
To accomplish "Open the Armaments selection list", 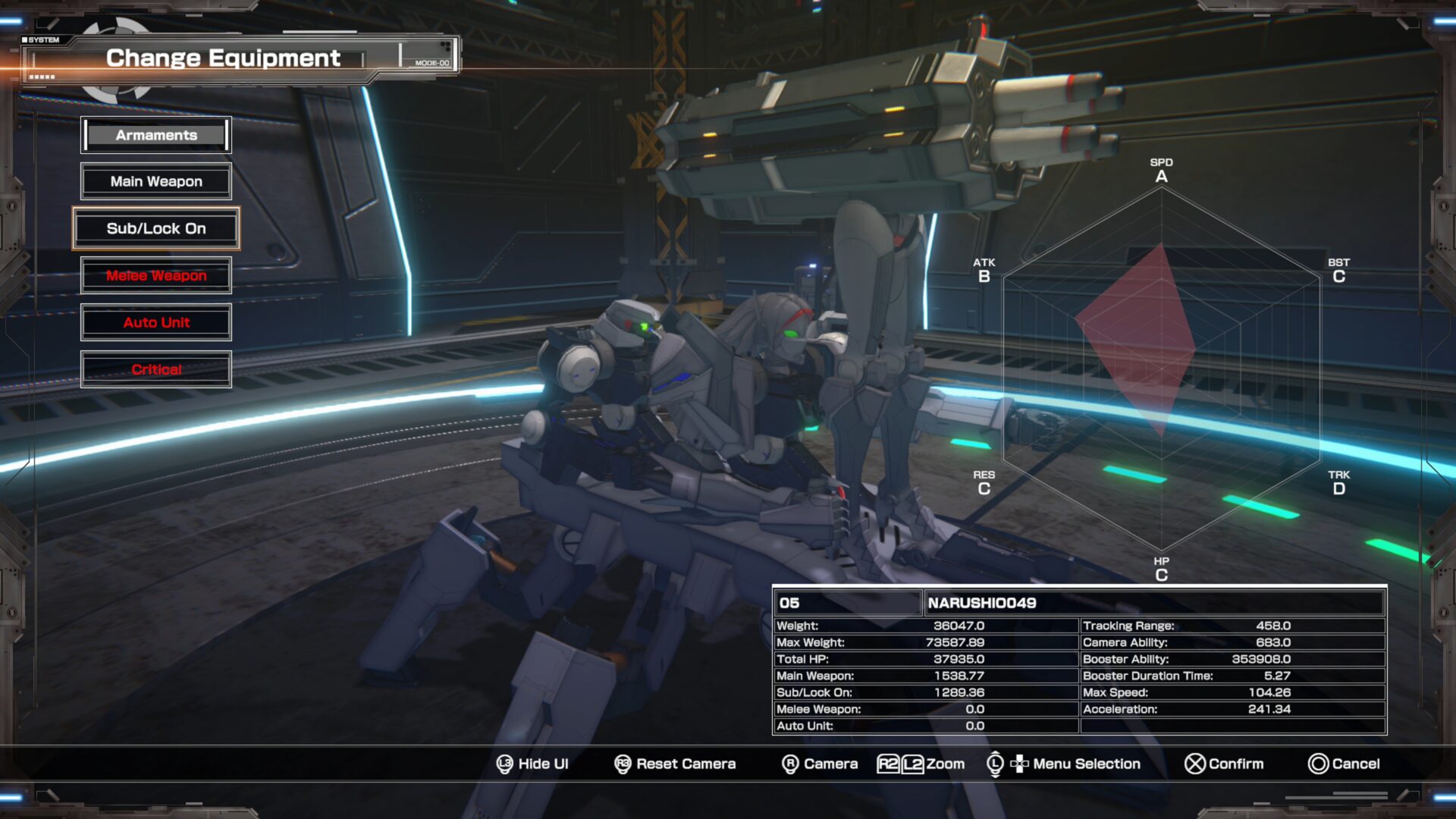I will (155, 135).
